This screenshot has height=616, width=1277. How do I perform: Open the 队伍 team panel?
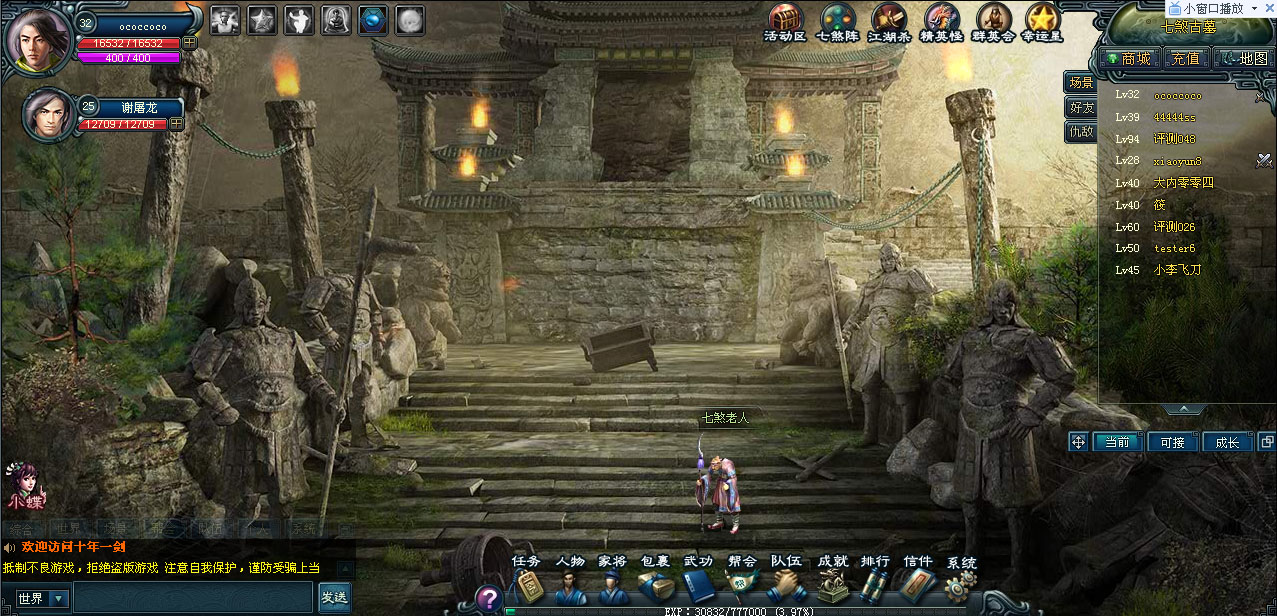tap(786, 583)
